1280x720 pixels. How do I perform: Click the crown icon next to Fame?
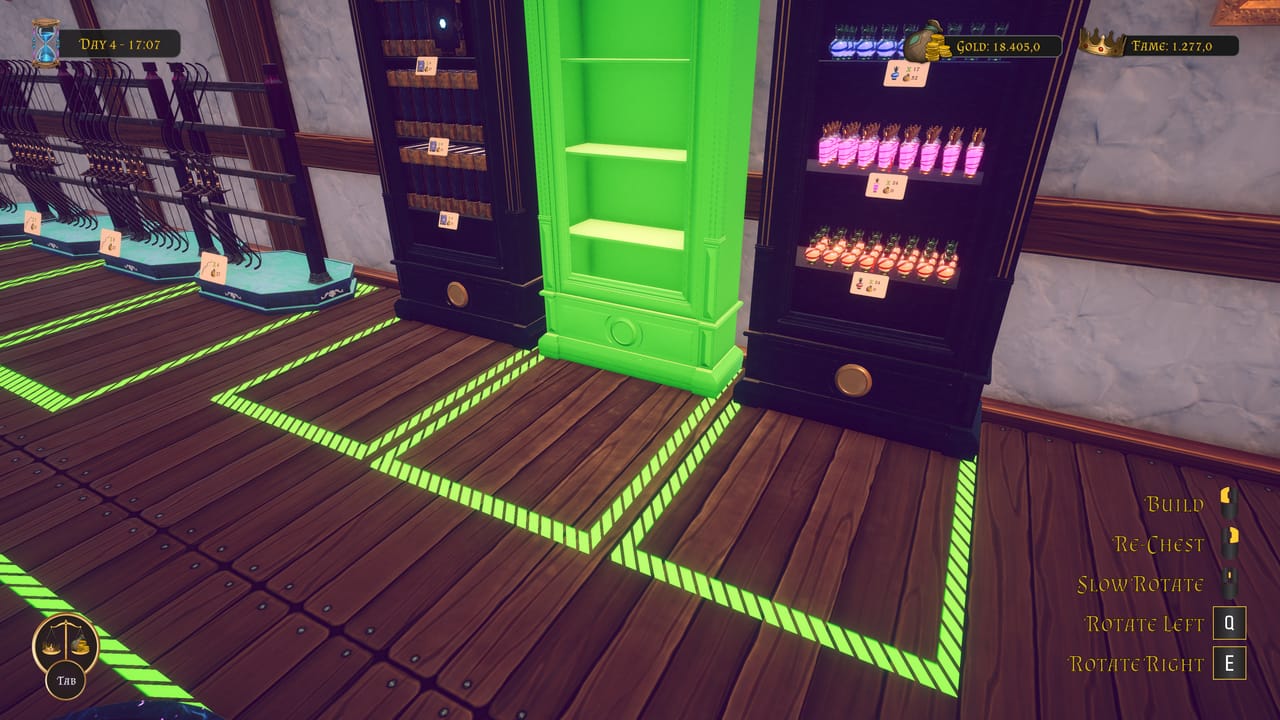click(x=1103, y=41)
